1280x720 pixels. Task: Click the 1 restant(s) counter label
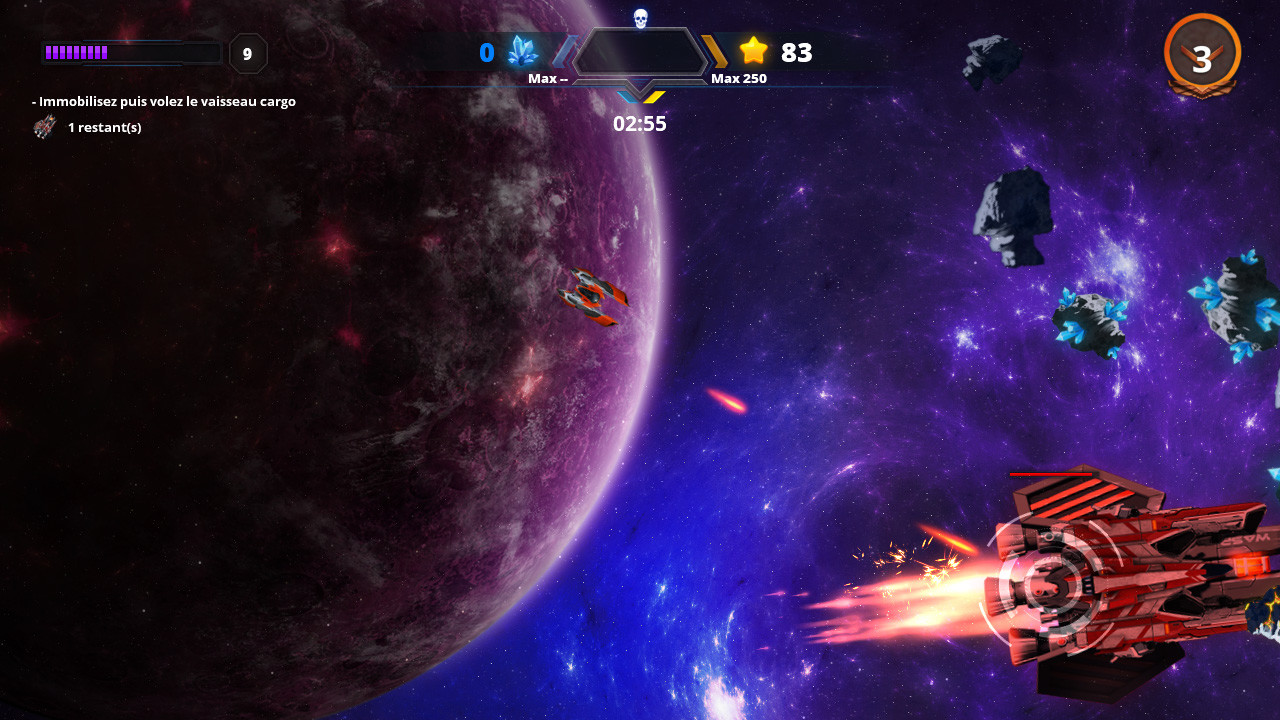coord(104,127)
